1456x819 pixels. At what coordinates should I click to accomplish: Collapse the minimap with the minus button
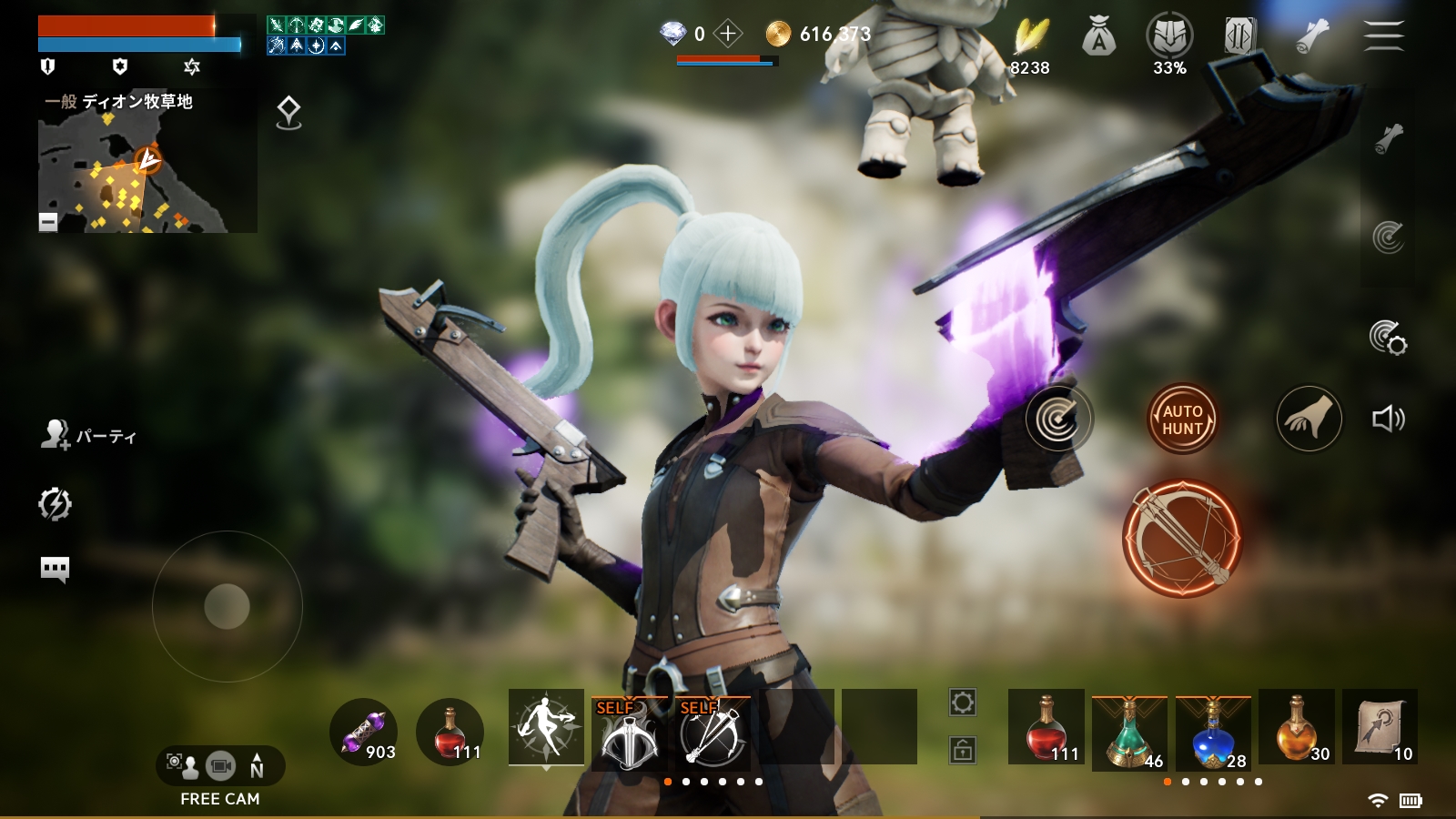[48, 221]
